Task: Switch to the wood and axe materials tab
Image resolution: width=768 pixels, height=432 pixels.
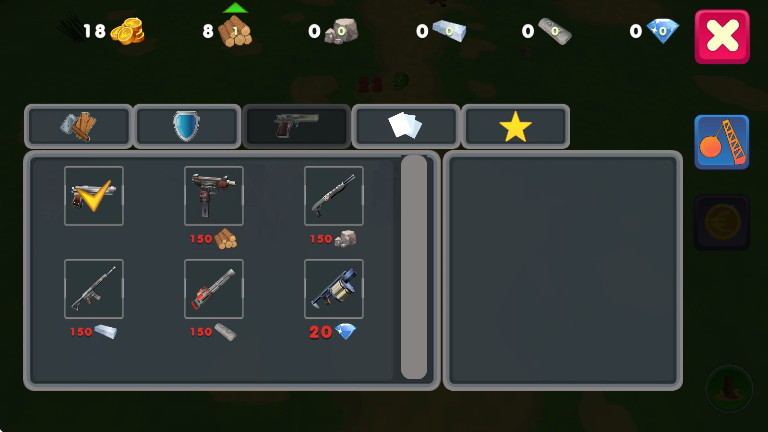Action: point(79,126)
